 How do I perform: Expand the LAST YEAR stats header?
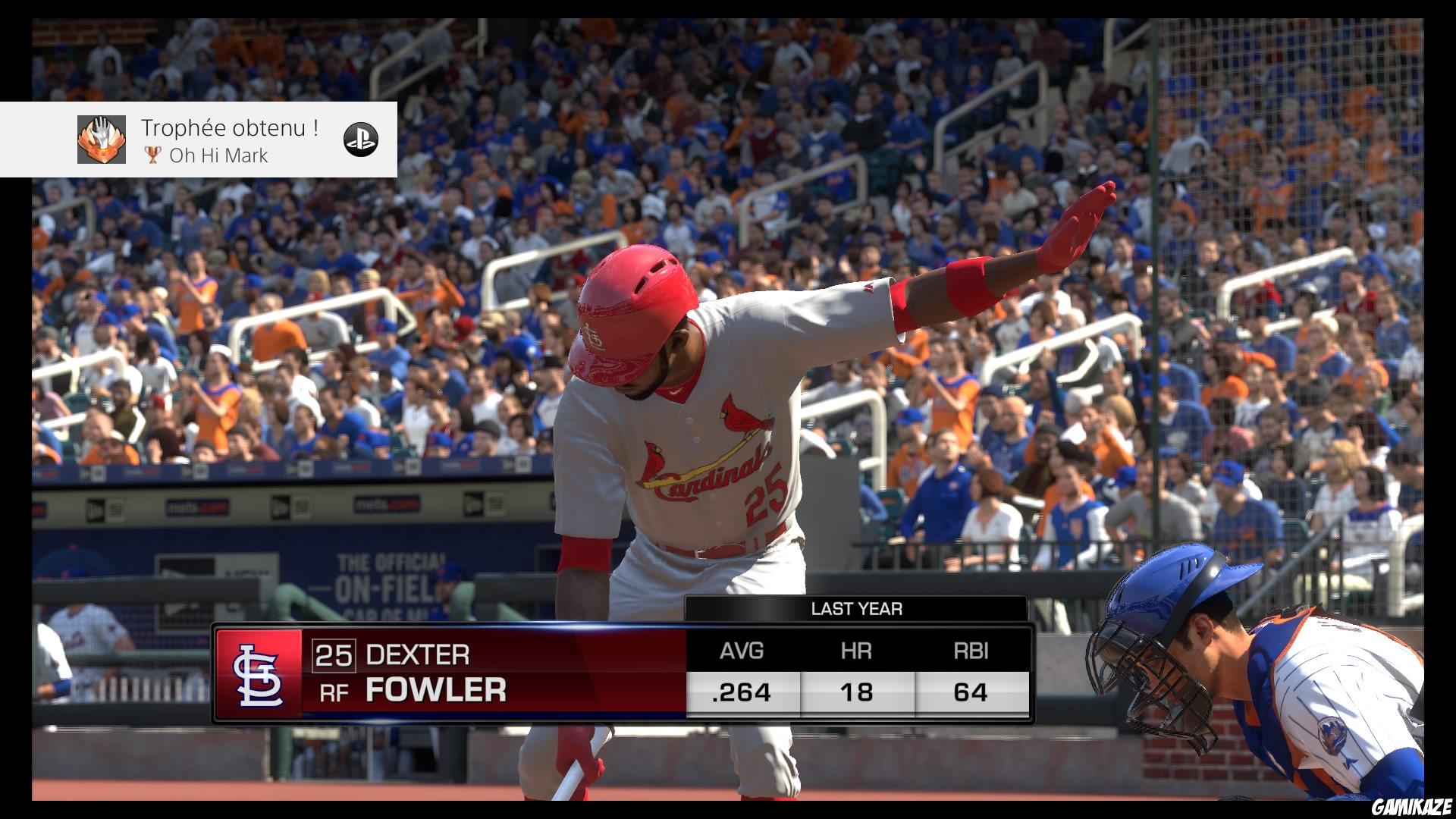[x=857, y=608]
